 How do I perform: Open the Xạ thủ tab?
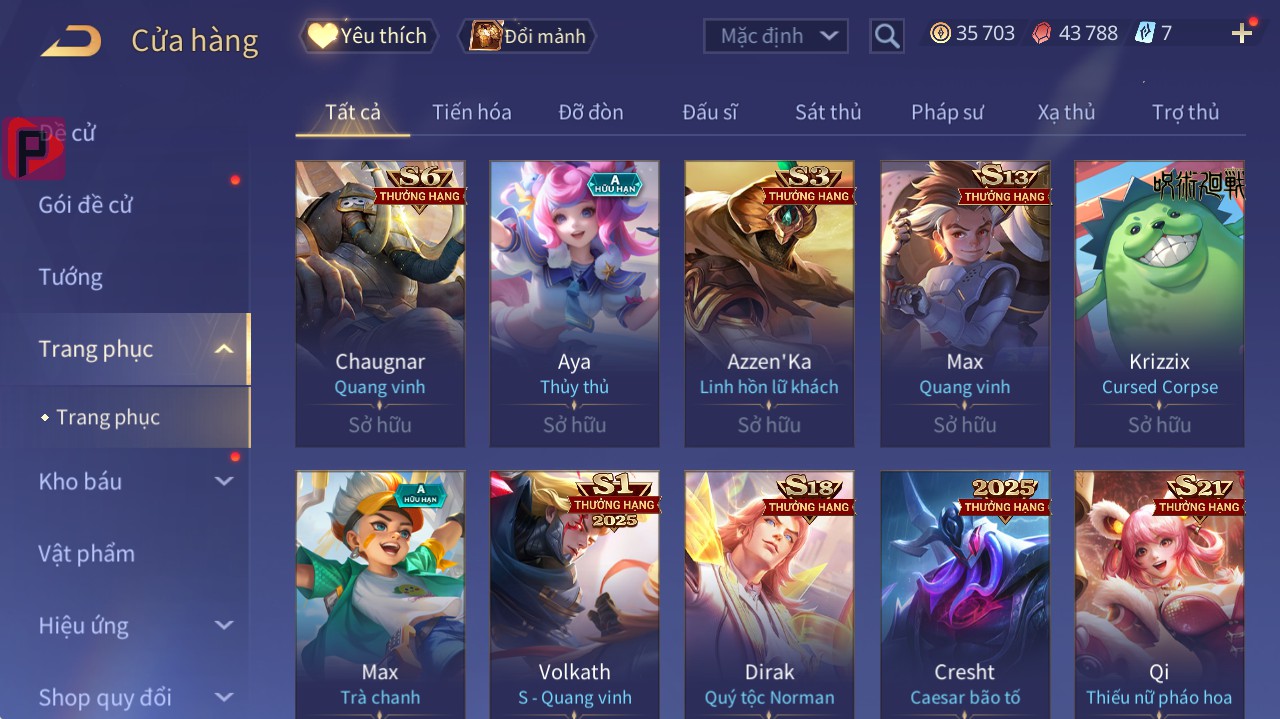[x=1066, y=112]
